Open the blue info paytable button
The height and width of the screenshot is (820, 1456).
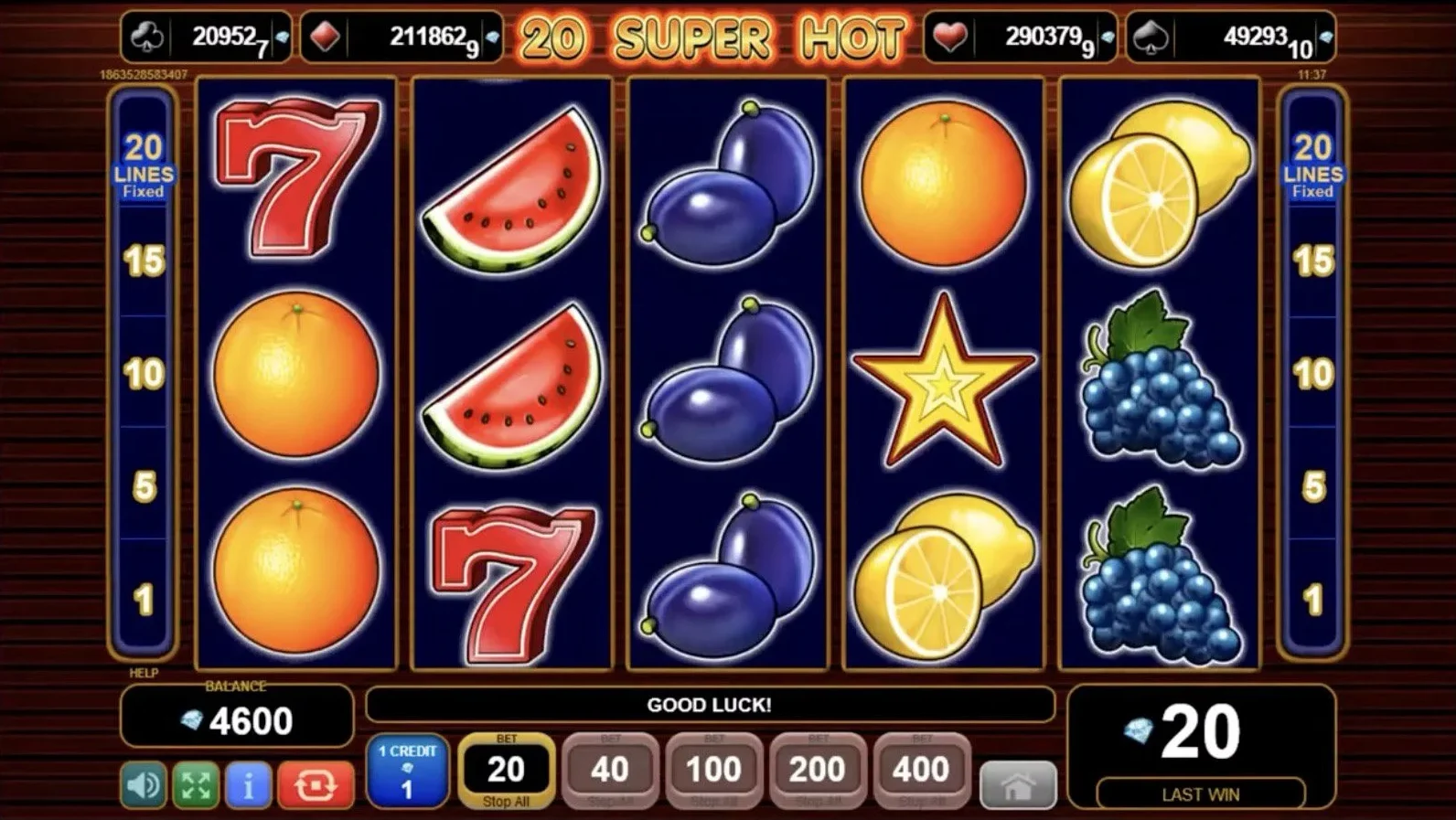(248, 784)
